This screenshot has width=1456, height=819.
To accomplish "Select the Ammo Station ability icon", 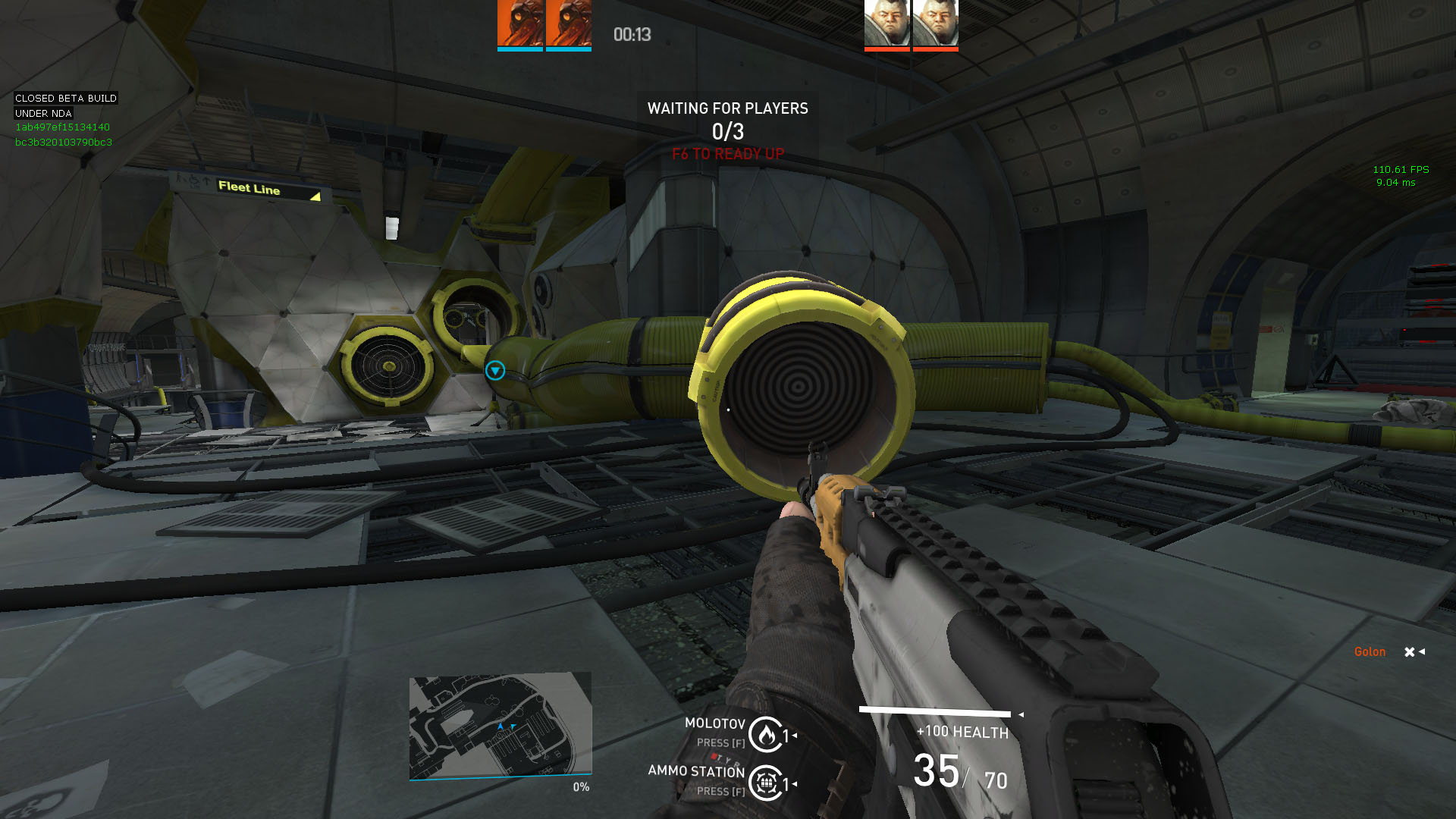I will tap(766, 783).
